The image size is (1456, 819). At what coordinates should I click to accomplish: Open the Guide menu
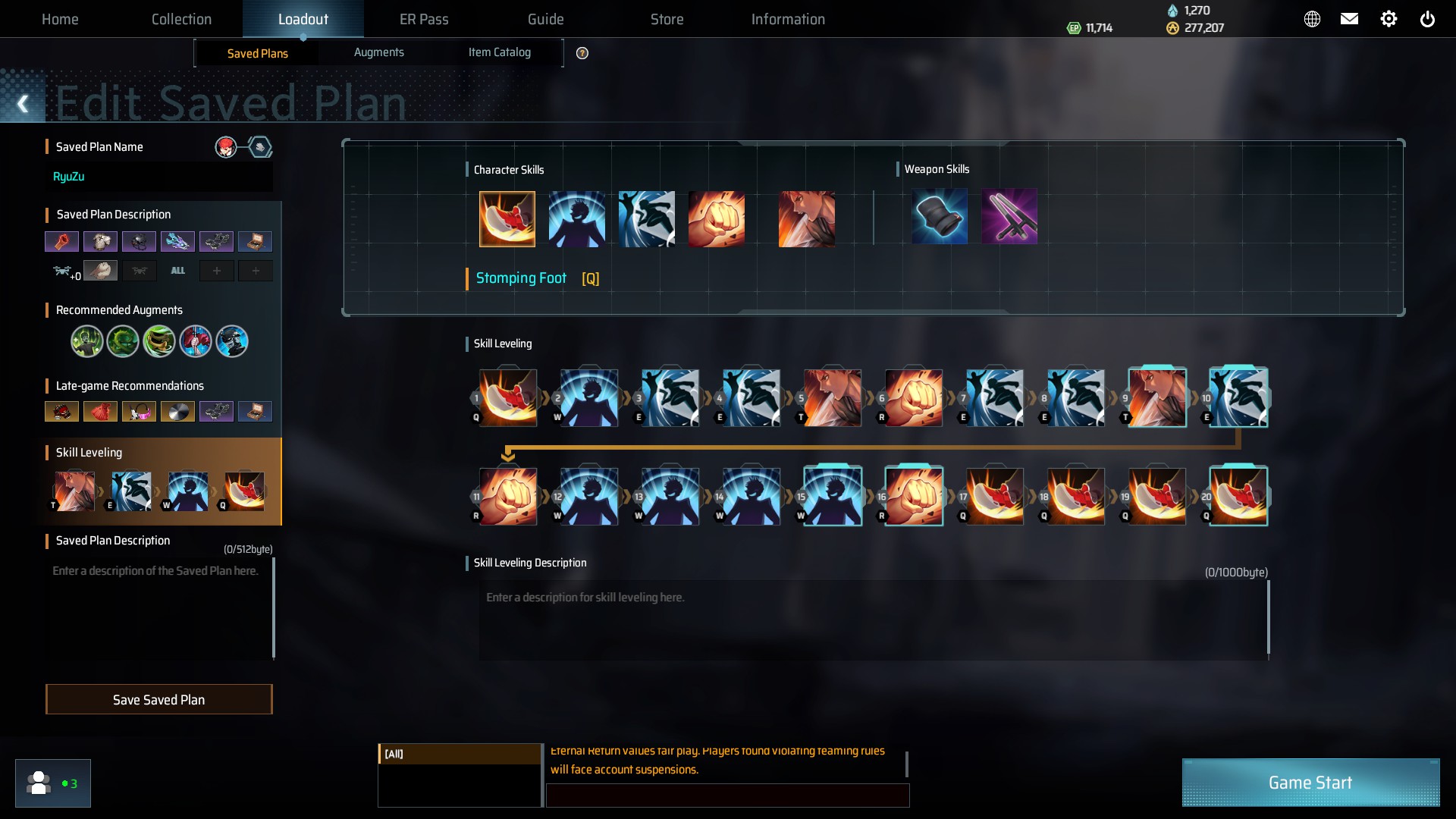545,19
